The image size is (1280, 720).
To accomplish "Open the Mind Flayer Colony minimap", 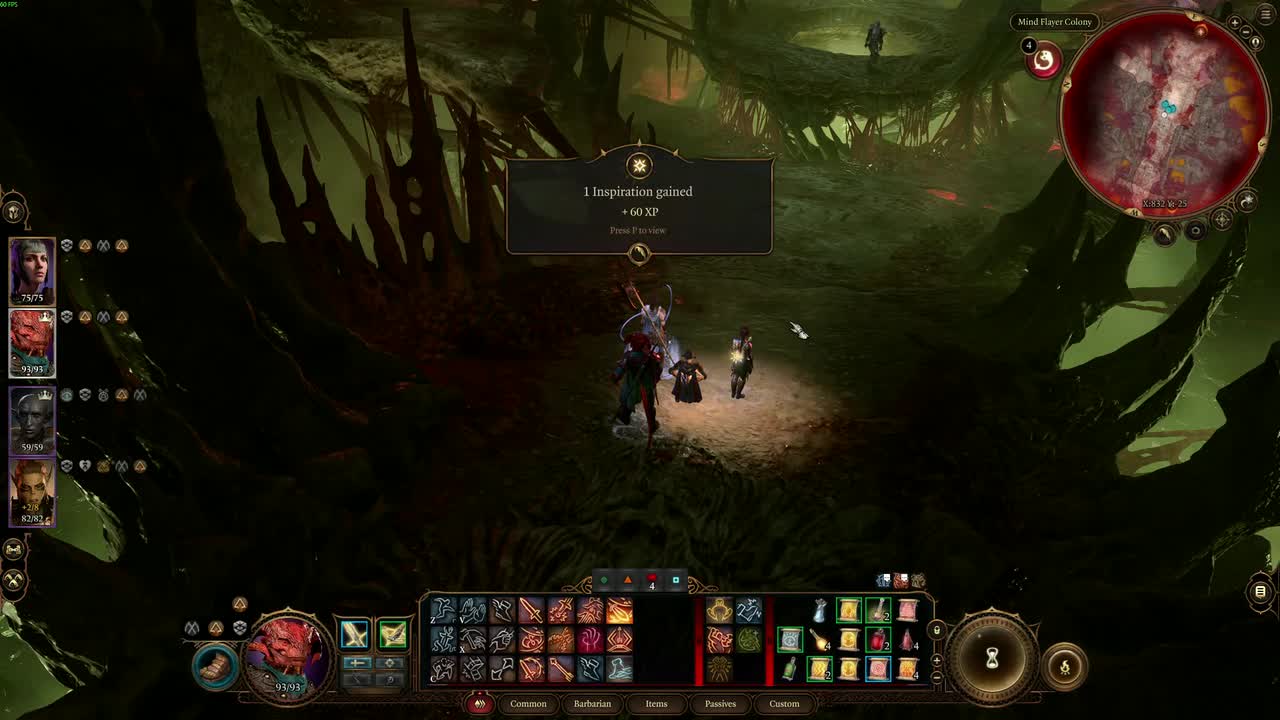I will pyautogui.click(x=1165, y=112).
